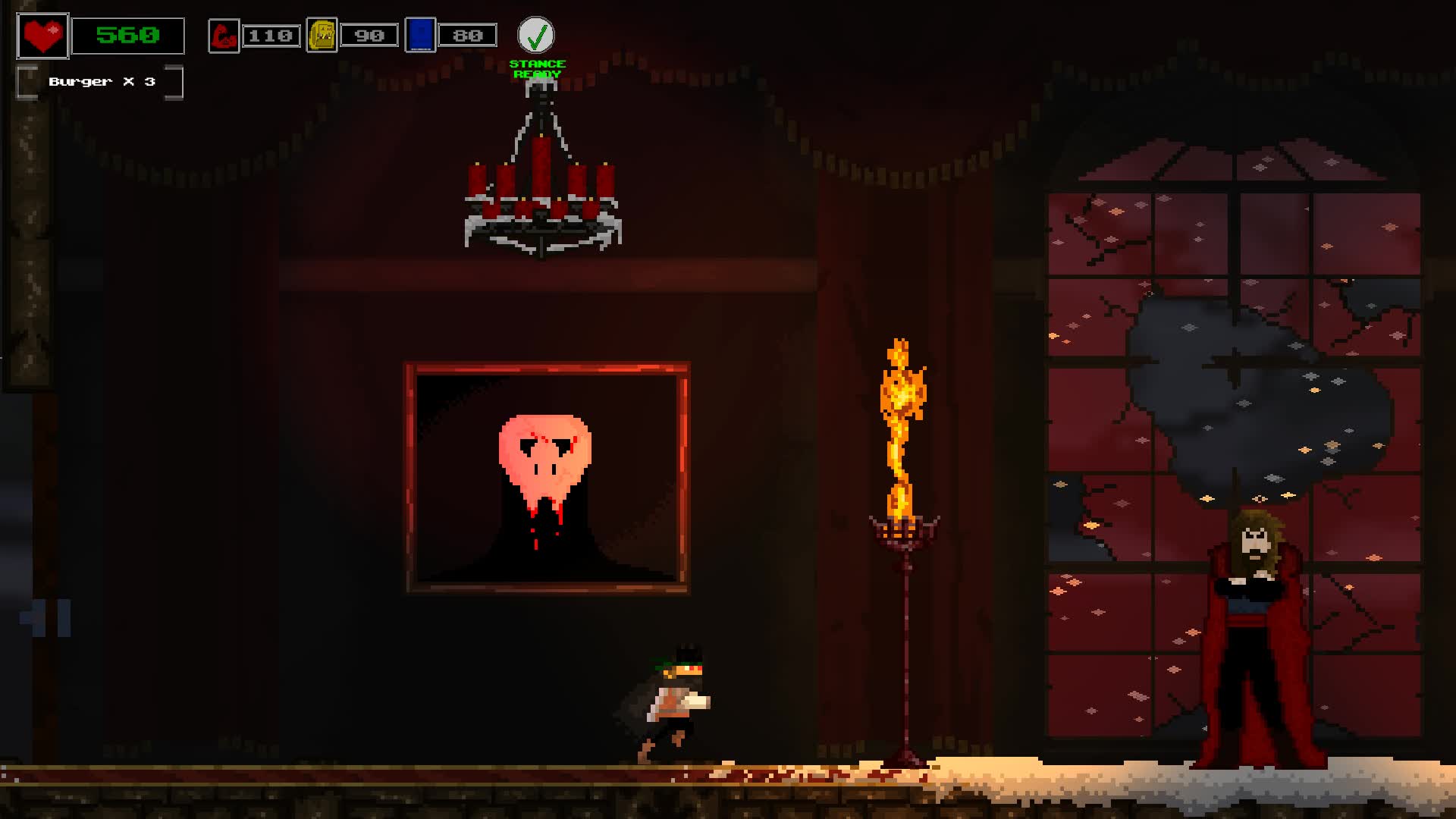Expand the stat box showing 80

coord(469,34)
